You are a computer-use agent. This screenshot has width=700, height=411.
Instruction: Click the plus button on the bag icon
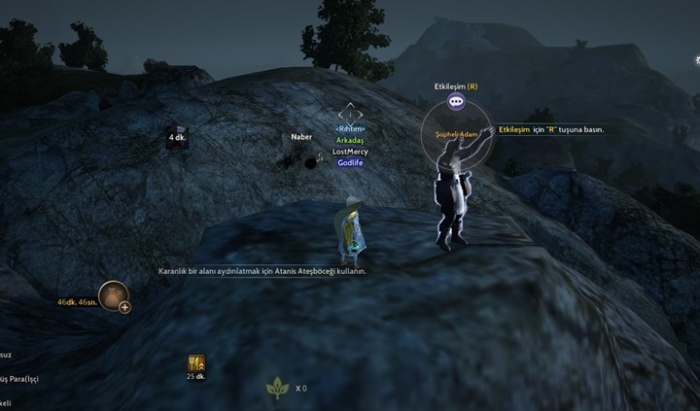[125, 308]
